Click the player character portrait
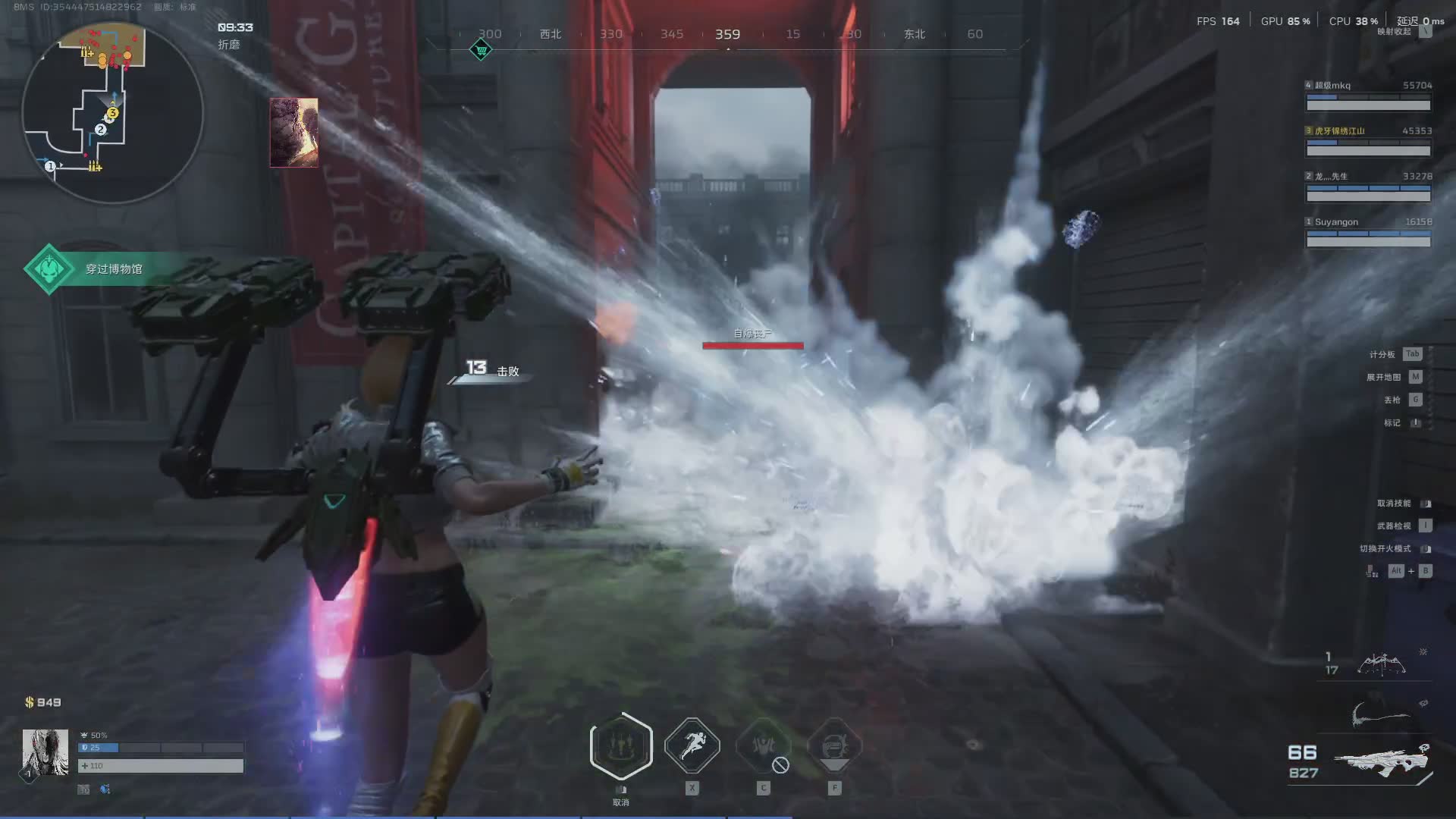This screenshot has height=819, width=1456. tap(45, 752)
